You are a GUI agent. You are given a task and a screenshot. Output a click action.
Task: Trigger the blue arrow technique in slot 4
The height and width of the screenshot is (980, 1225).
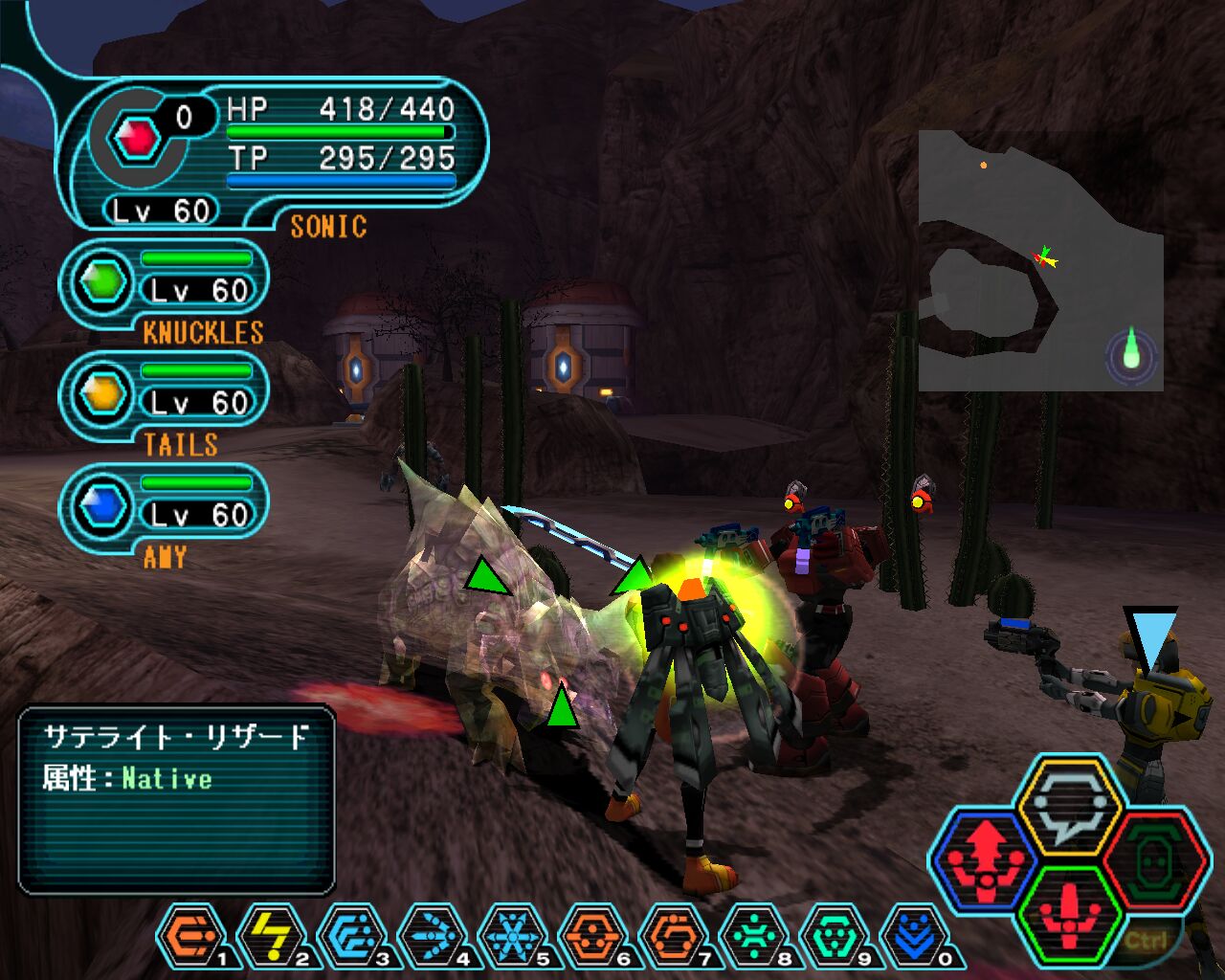pos(433,936)
